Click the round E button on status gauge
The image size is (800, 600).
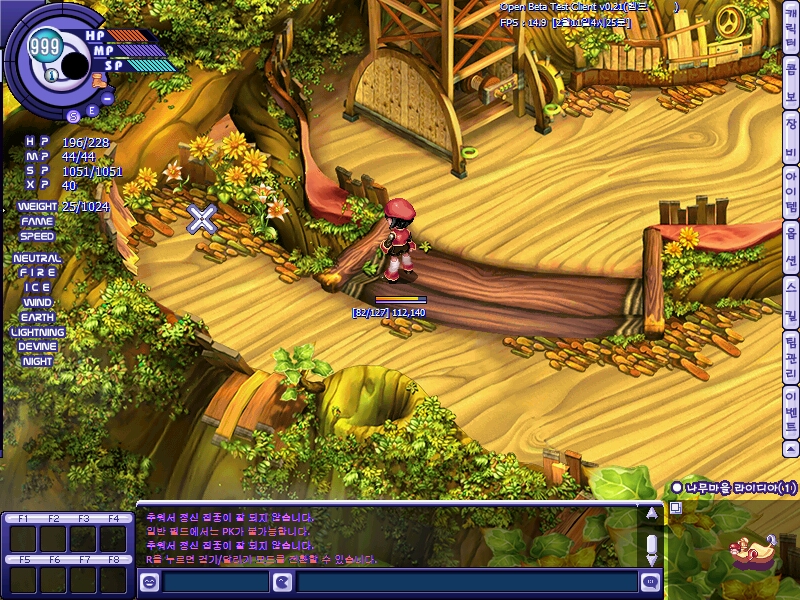pyautogui.click(x=92, y=110)
